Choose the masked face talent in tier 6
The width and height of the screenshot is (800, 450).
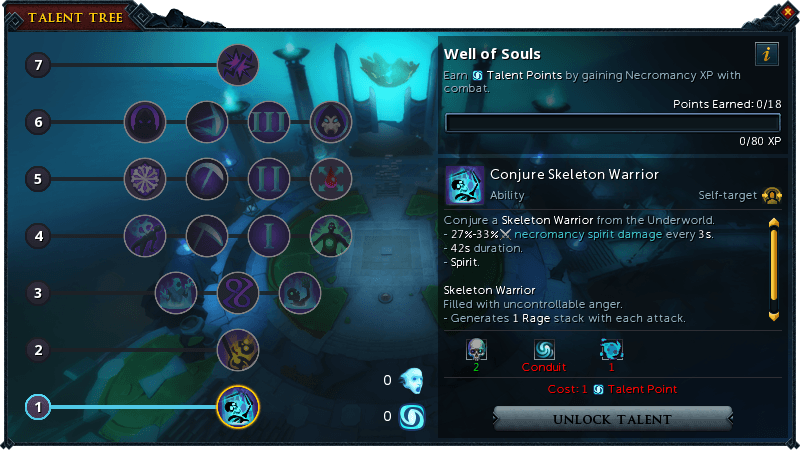coord(331,122)
